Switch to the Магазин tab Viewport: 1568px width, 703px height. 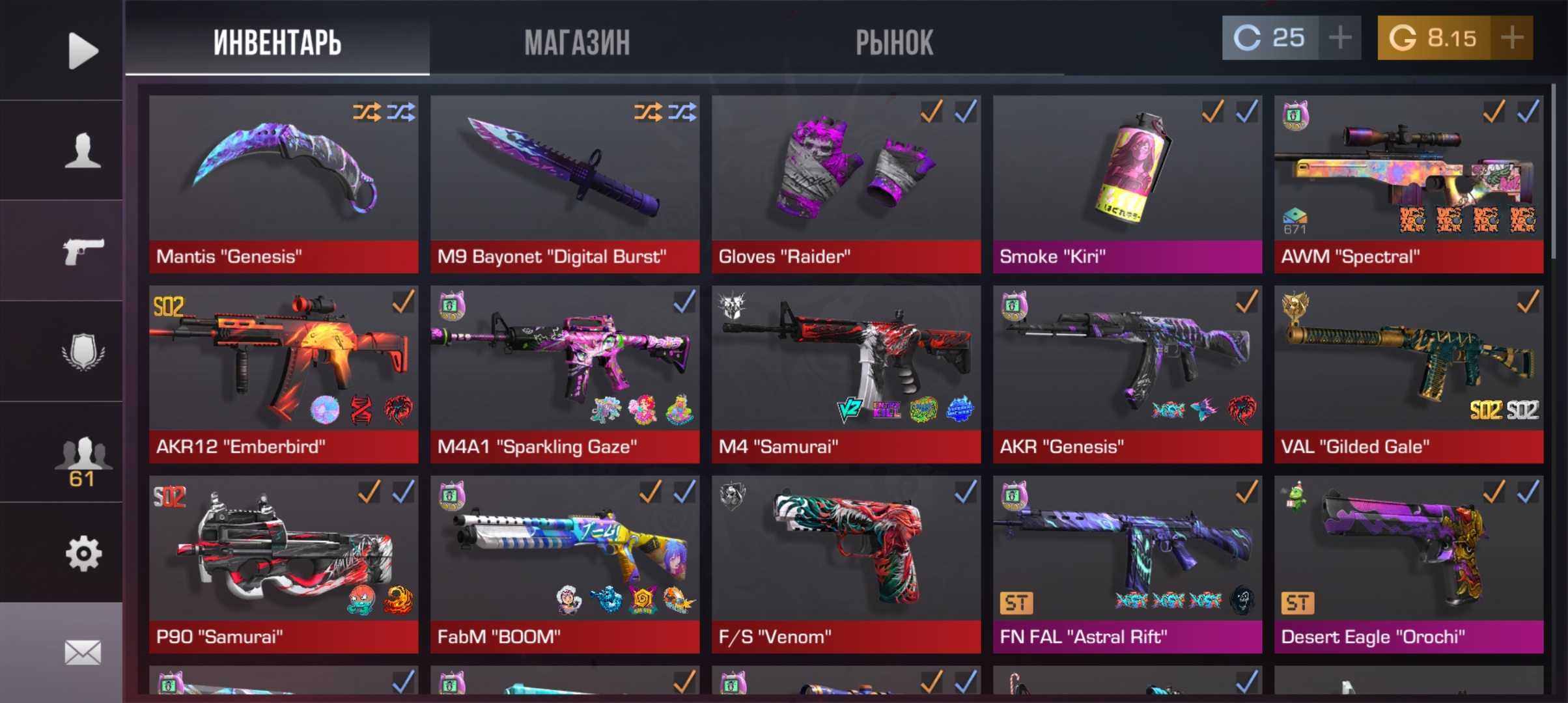click(x=577, y=42)
